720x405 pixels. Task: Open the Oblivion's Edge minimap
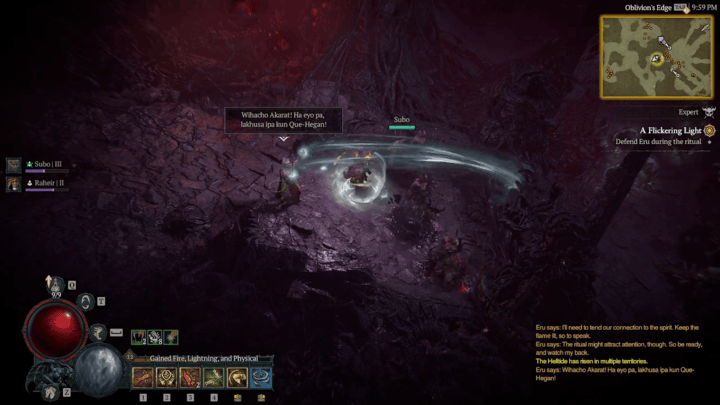655,55
